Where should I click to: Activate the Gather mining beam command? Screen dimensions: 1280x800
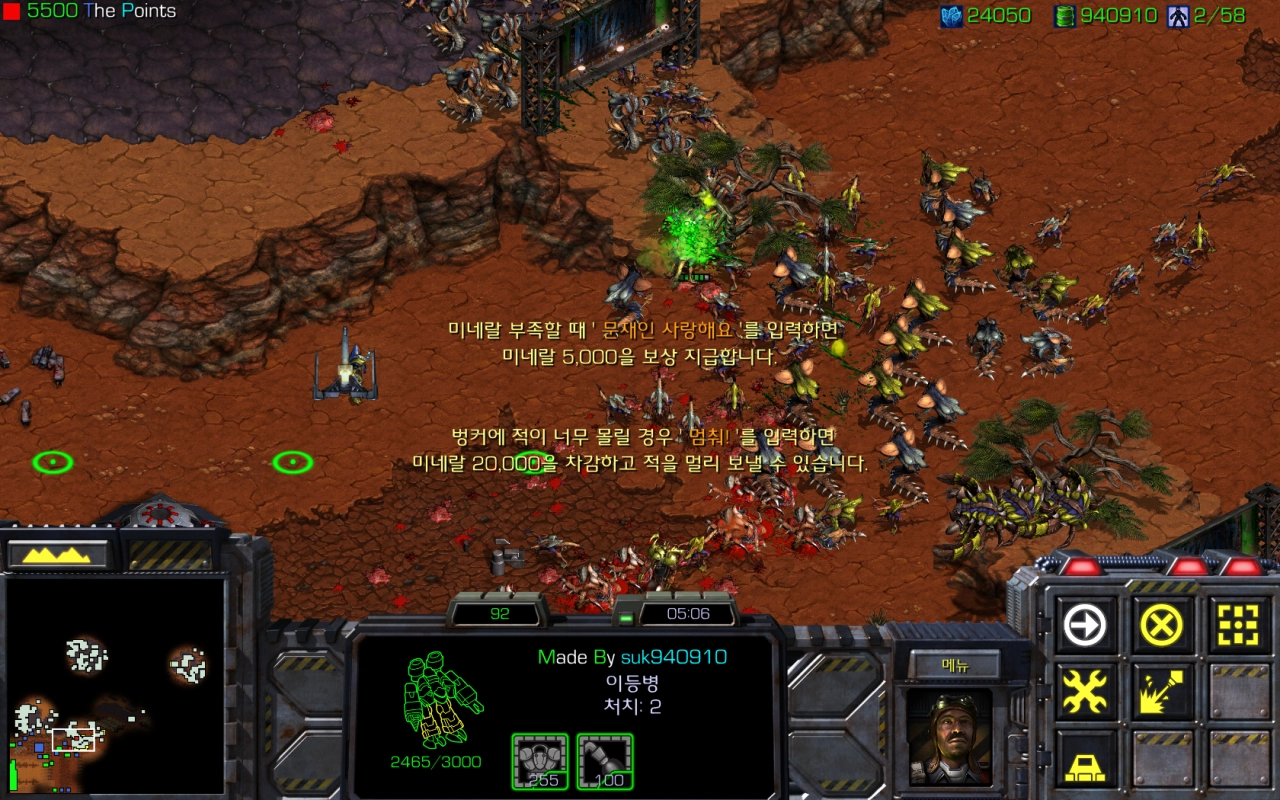pyautogui.click(x=1161, y=692)
